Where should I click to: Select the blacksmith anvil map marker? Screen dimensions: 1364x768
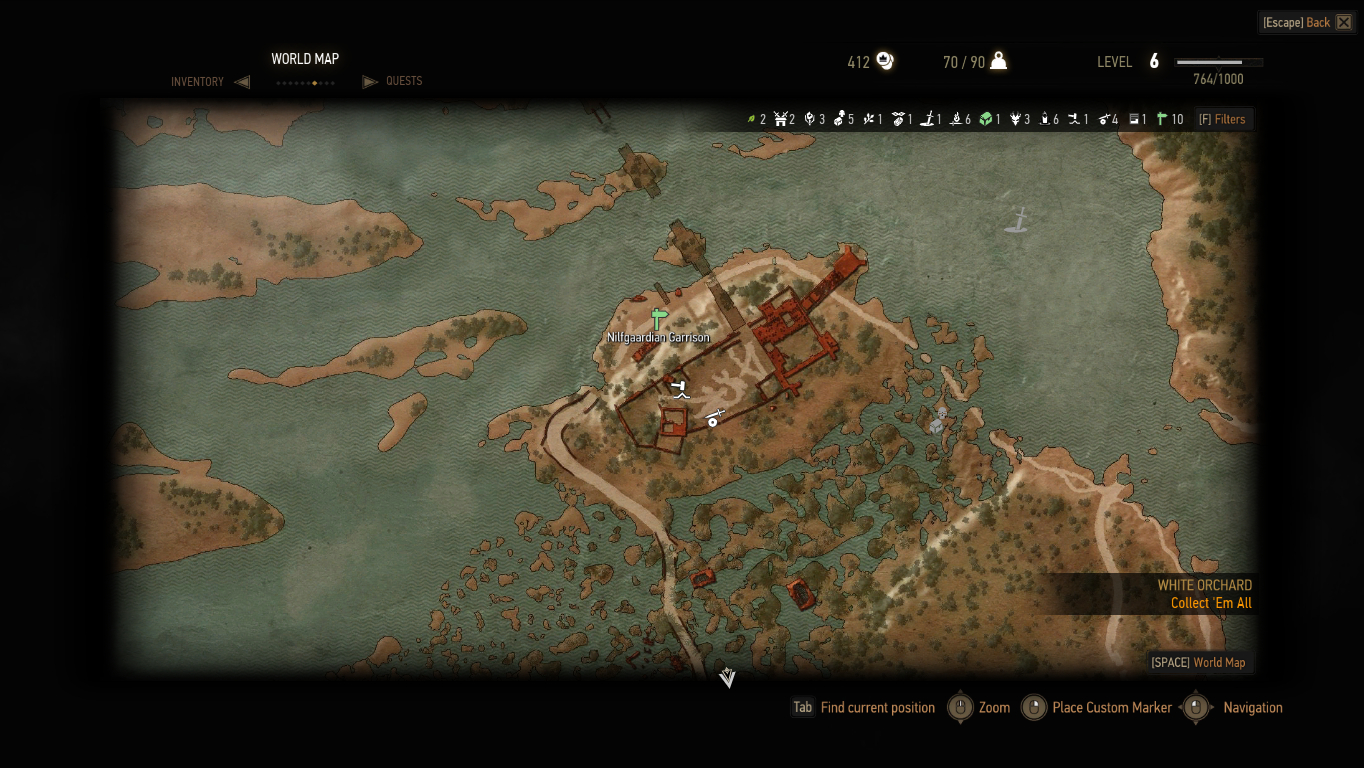(x=680, y=388)
